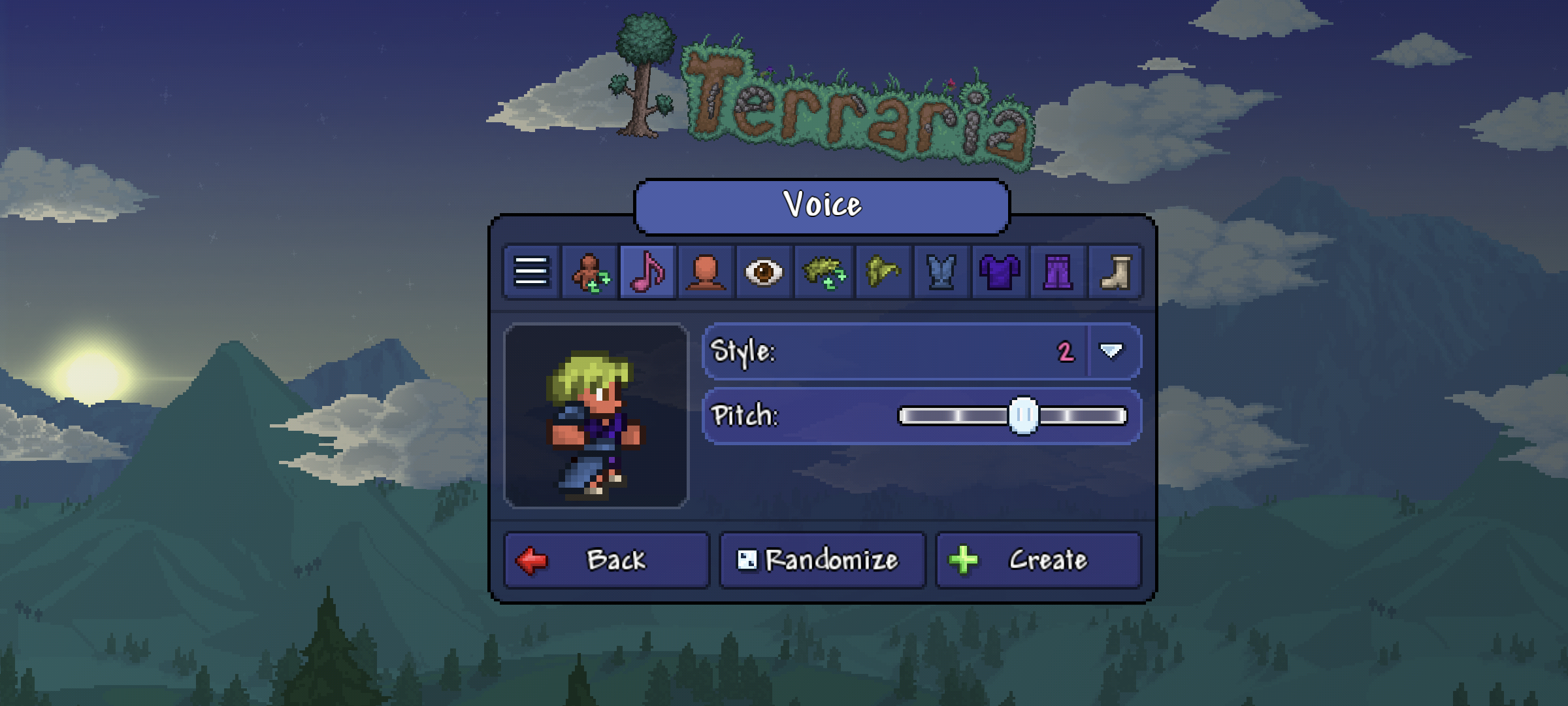Go back with the Back button
This screenshot has height=706, width=1568.
tap(606, 560)
